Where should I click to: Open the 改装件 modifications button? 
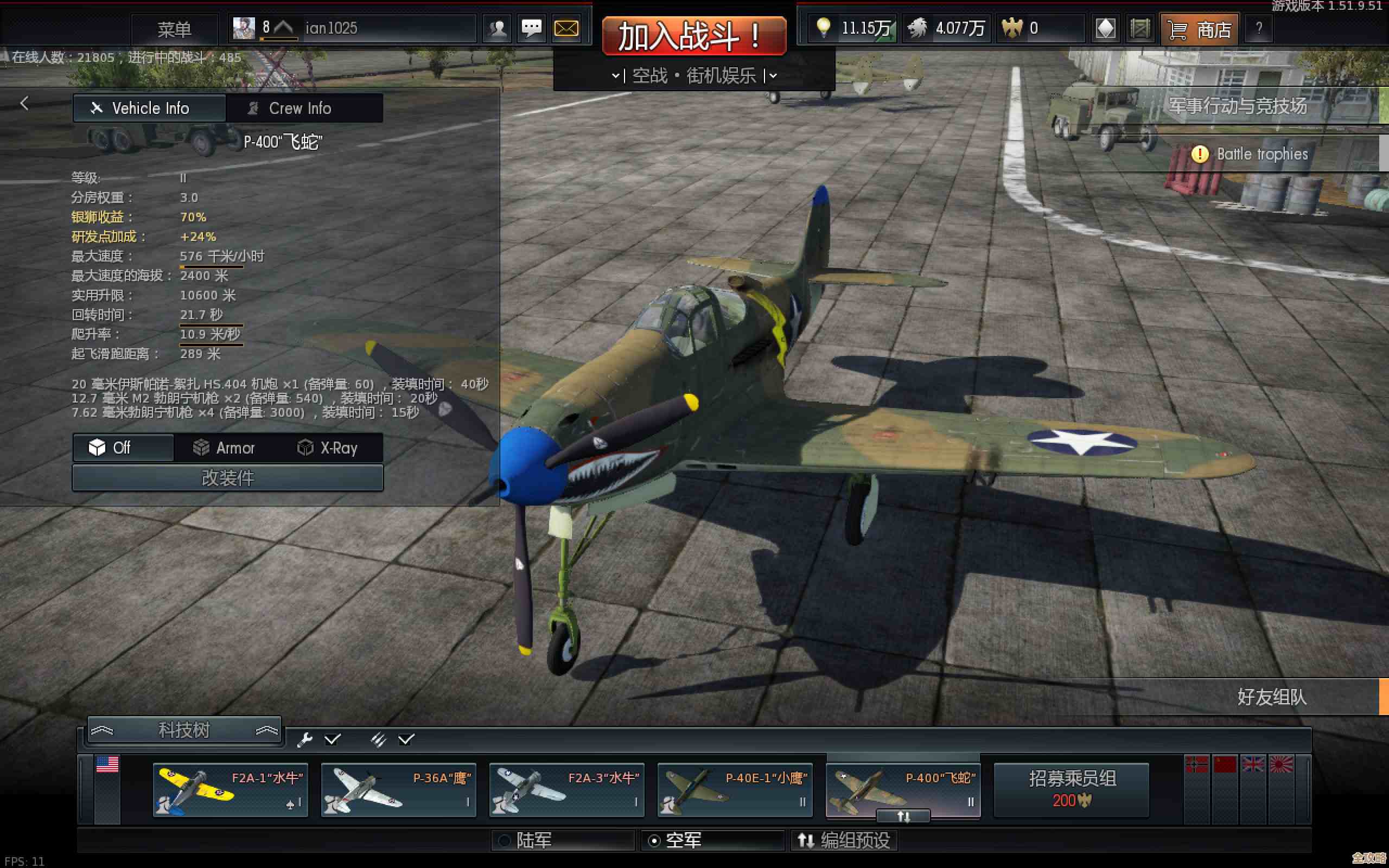[227, 477]
